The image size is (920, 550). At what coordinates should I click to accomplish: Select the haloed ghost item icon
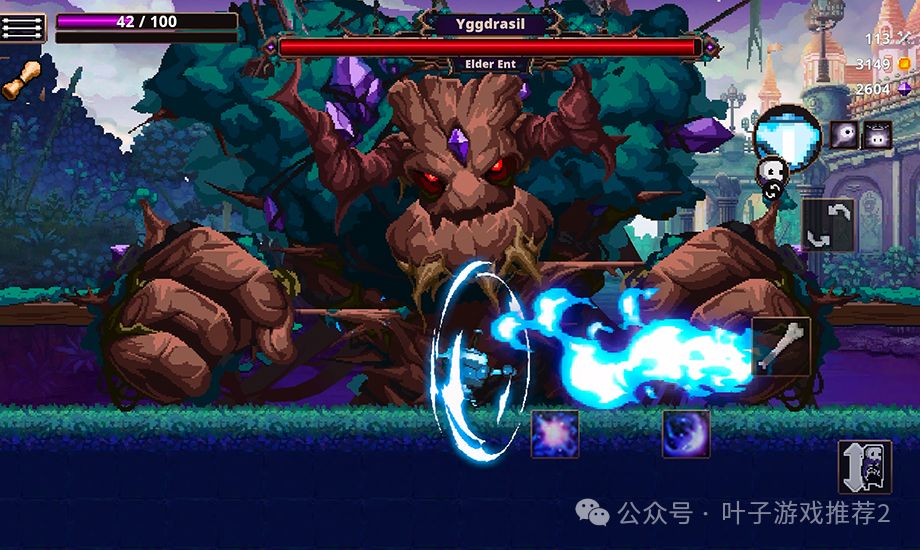[x=877, y=135]
